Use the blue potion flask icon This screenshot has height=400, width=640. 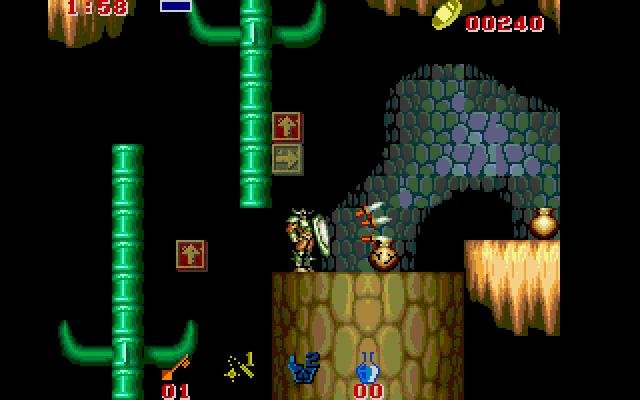[x=367, y=368]
